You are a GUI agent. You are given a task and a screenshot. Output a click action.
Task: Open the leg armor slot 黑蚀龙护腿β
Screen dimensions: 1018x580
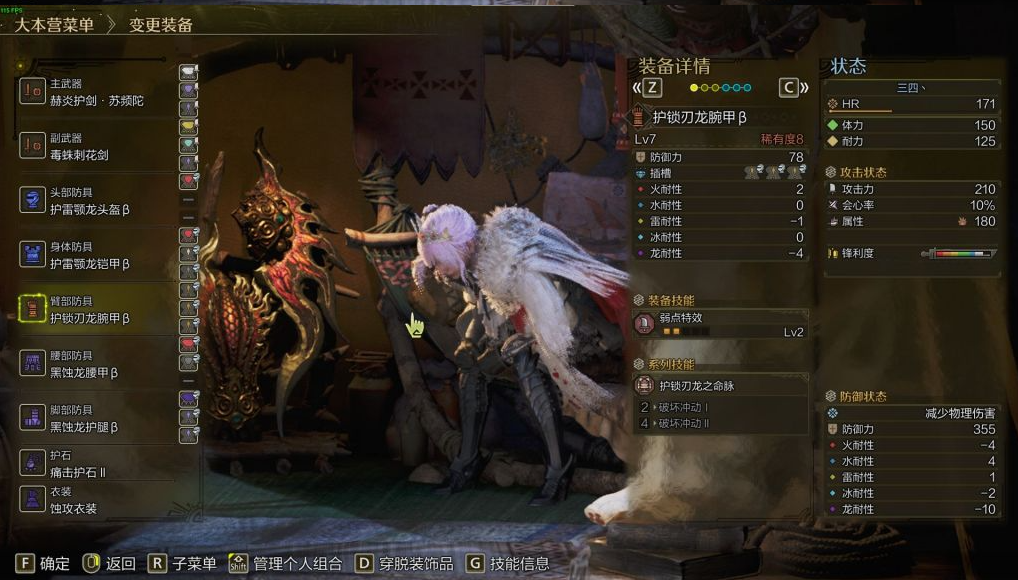[x=95, y=418]
